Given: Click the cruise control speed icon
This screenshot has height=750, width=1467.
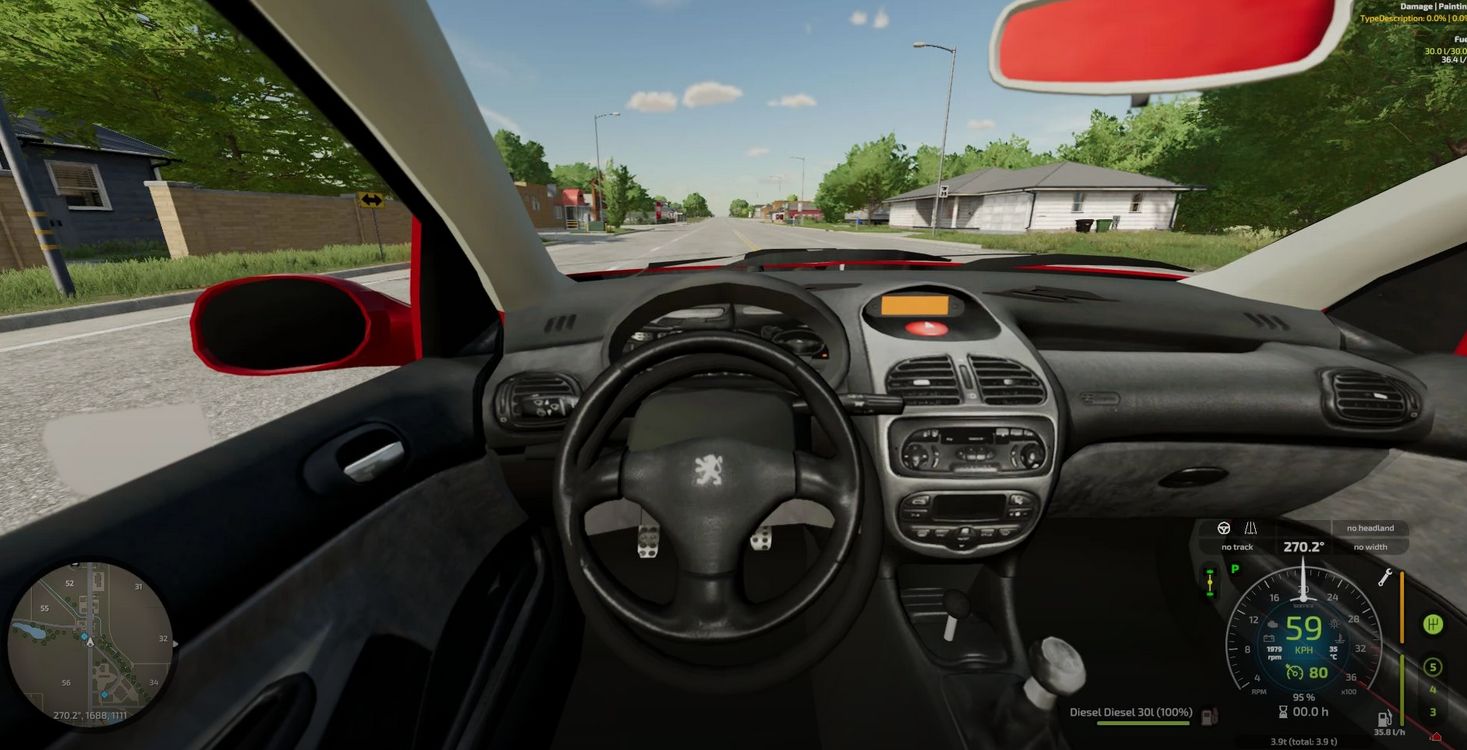Looking at the screenshot, I should point(1294,672).
